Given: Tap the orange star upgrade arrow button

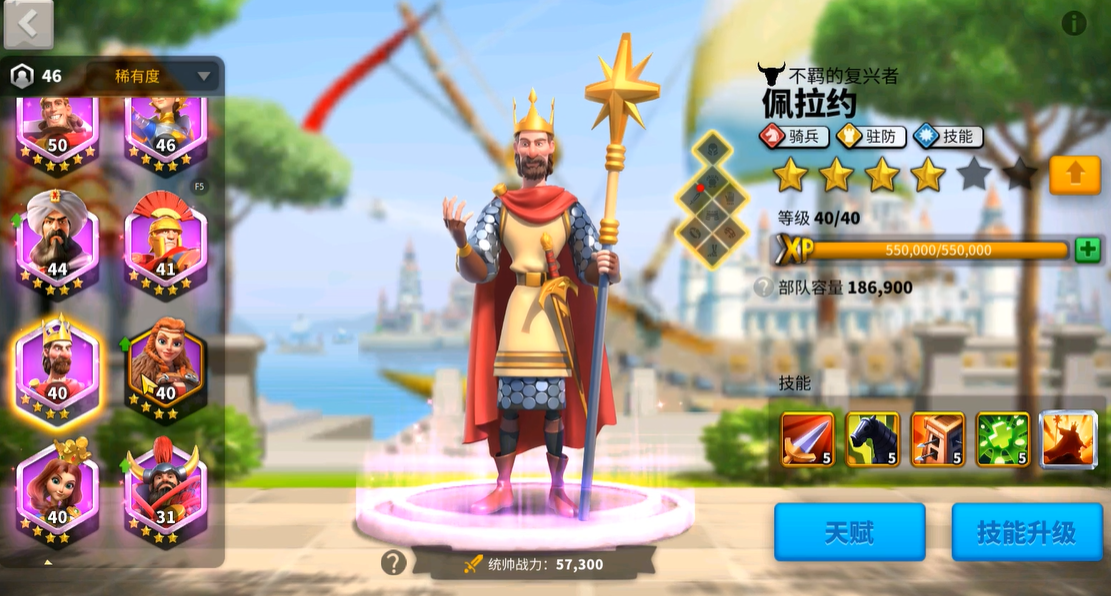Looking at the screenshot, I should point(1075,175).
